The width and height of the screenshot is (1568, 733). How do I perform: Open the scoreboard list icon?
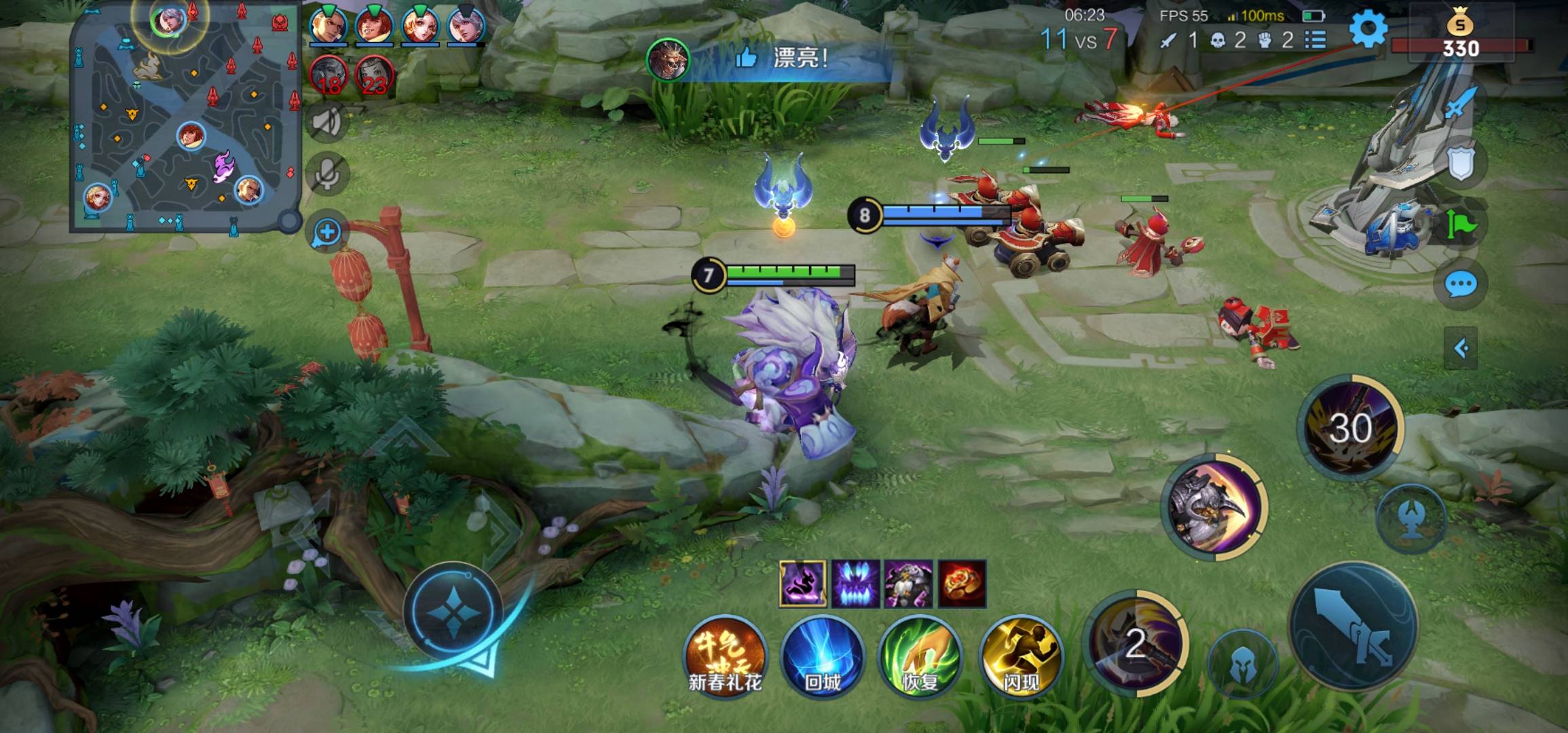click(x=1315, y=40)
